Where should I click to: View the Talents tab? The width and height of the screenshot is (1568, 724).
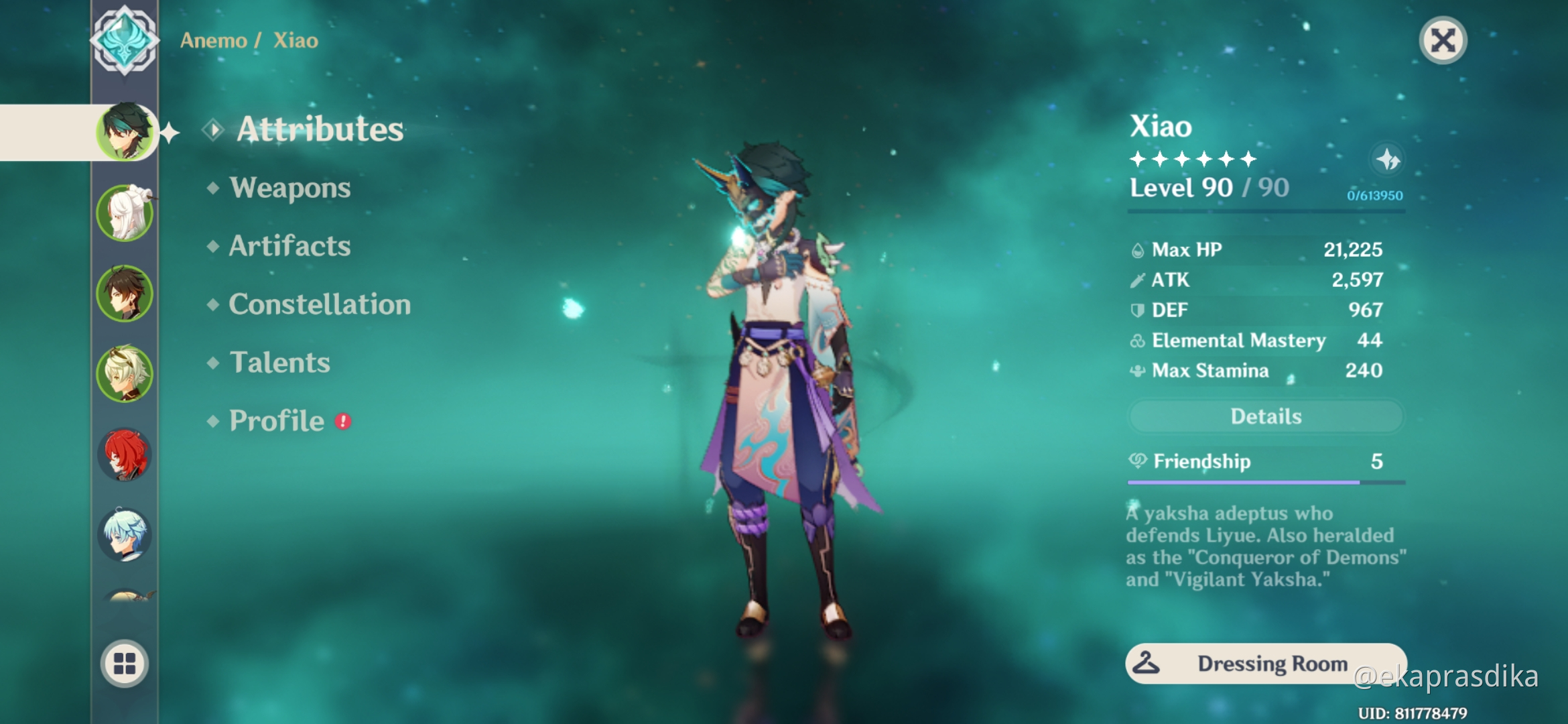click(x=279, y=363)
